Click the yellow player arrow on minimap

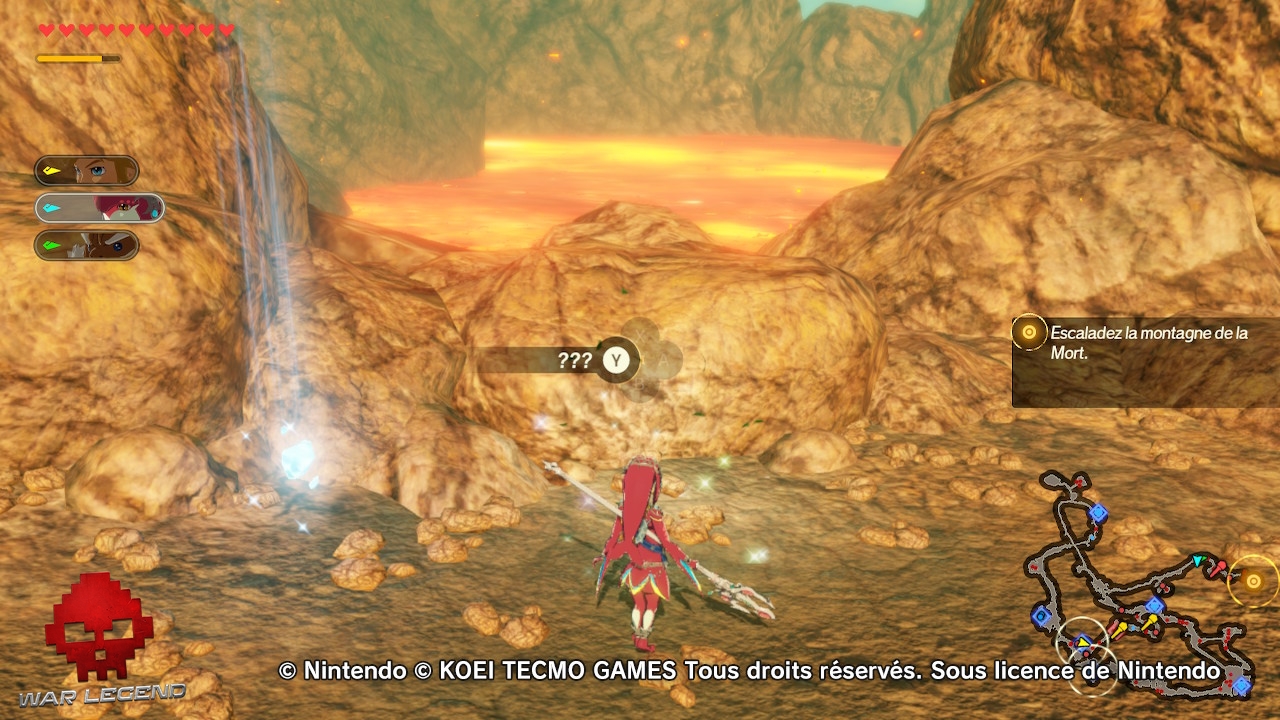(x=1083, y=642)
